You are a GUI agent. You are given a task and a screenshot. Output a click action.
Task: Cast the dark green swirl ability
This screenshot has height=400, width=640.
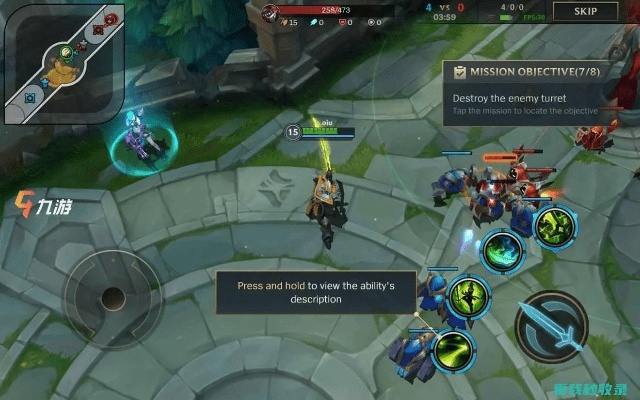tap(501, 250)
